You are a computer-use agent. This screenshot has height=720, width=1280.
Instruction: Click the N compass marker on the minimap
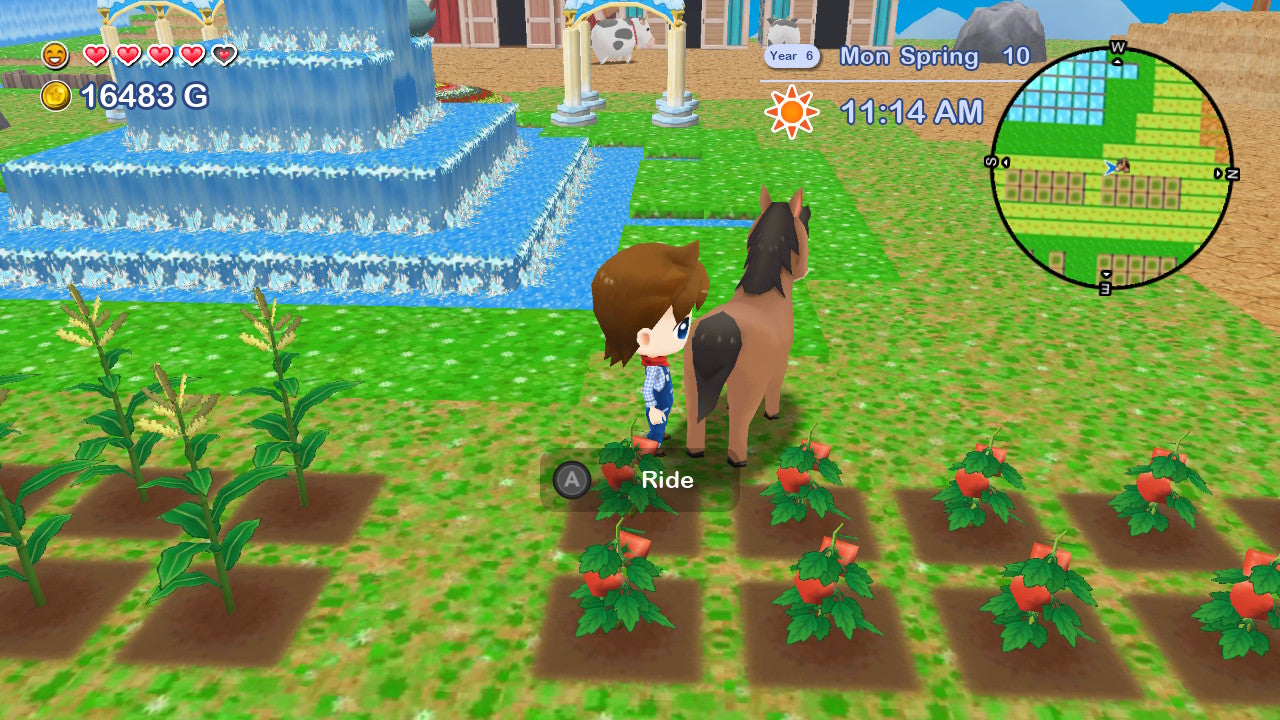pyautogui.click(x=1230, y=172)
